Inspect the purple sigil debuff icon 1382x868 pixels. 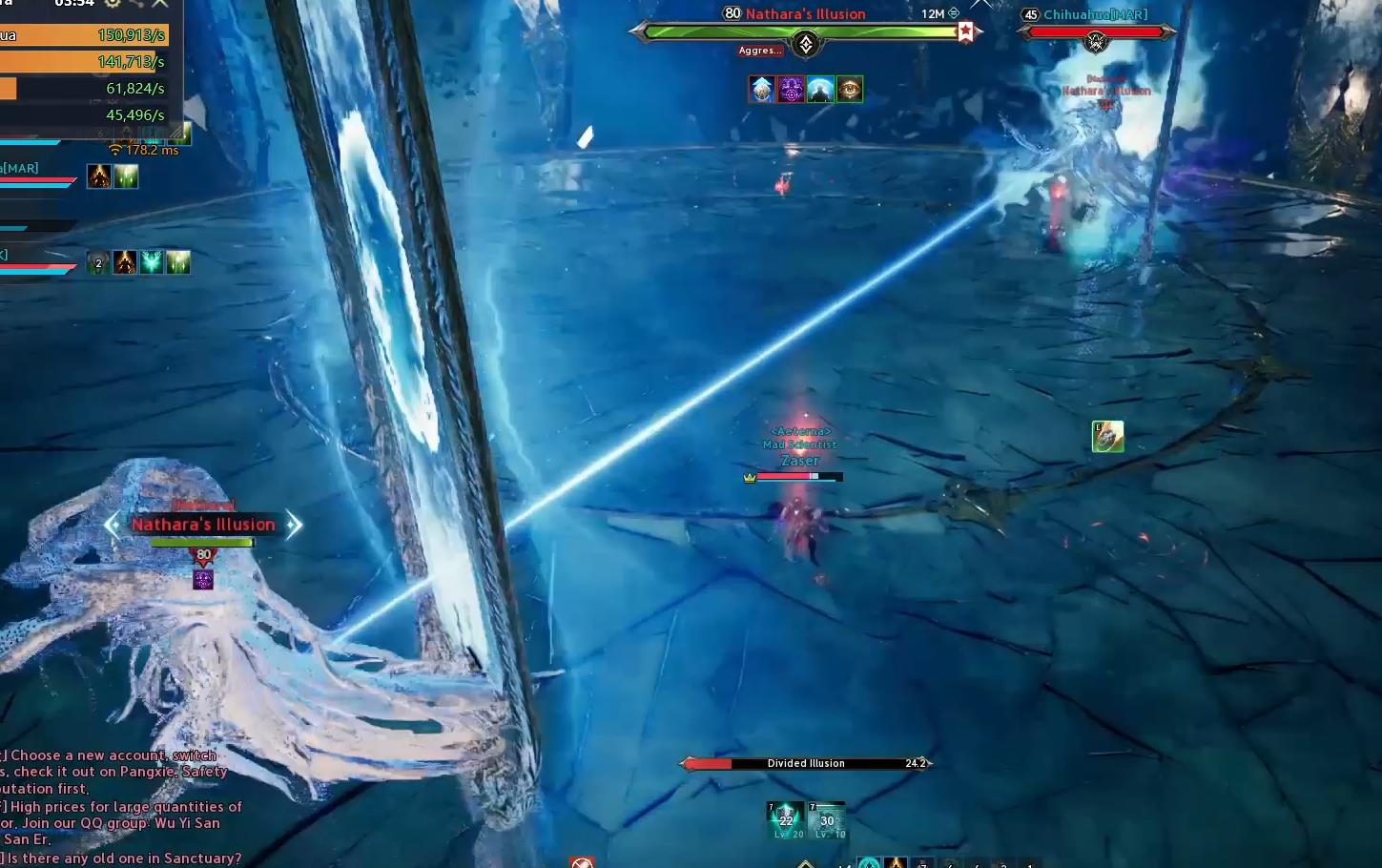tap(791, 90)
